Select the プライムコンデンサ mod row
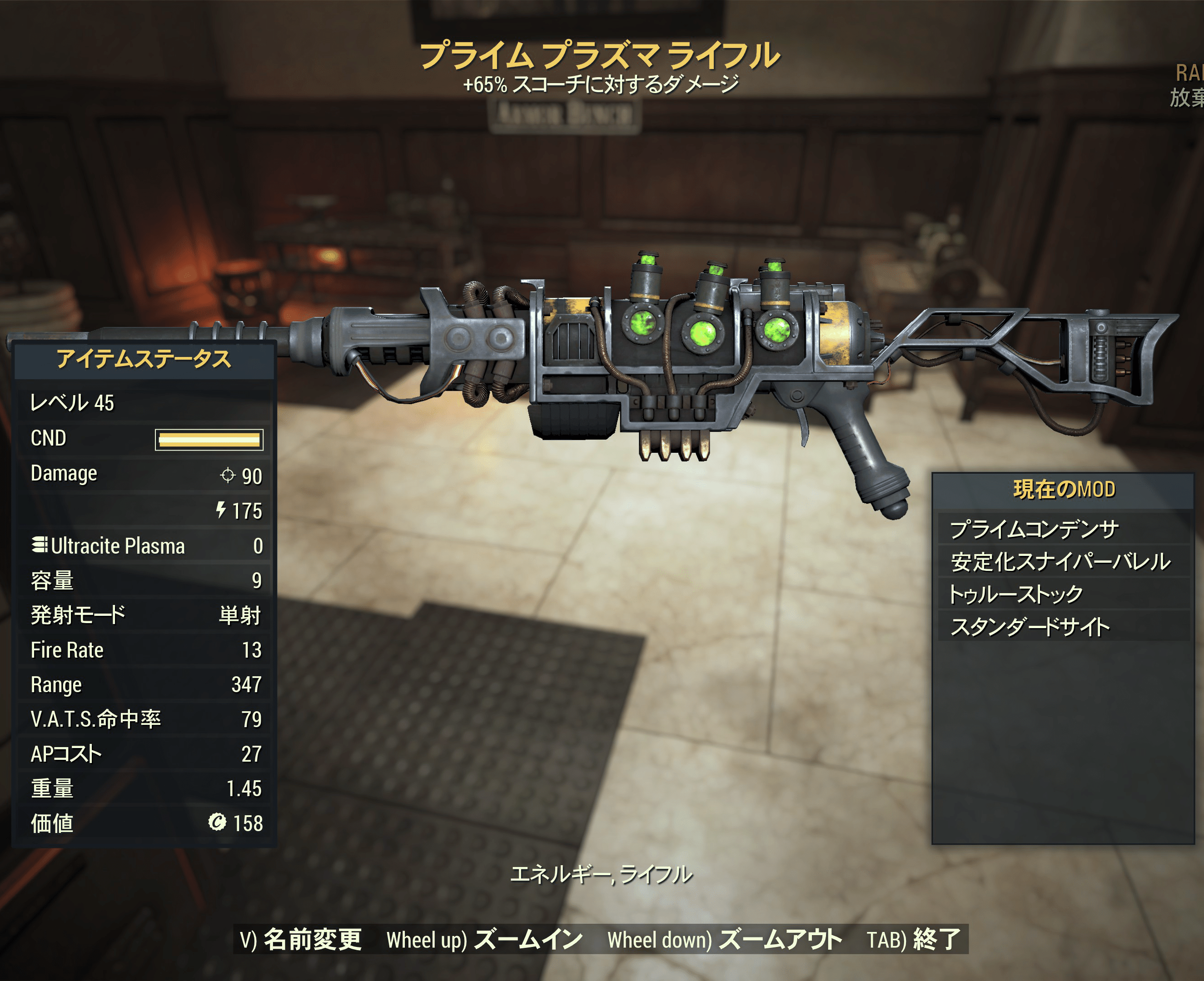Image resolution: width=1204 pixels, height=981 pixels. coord(1063,529)
